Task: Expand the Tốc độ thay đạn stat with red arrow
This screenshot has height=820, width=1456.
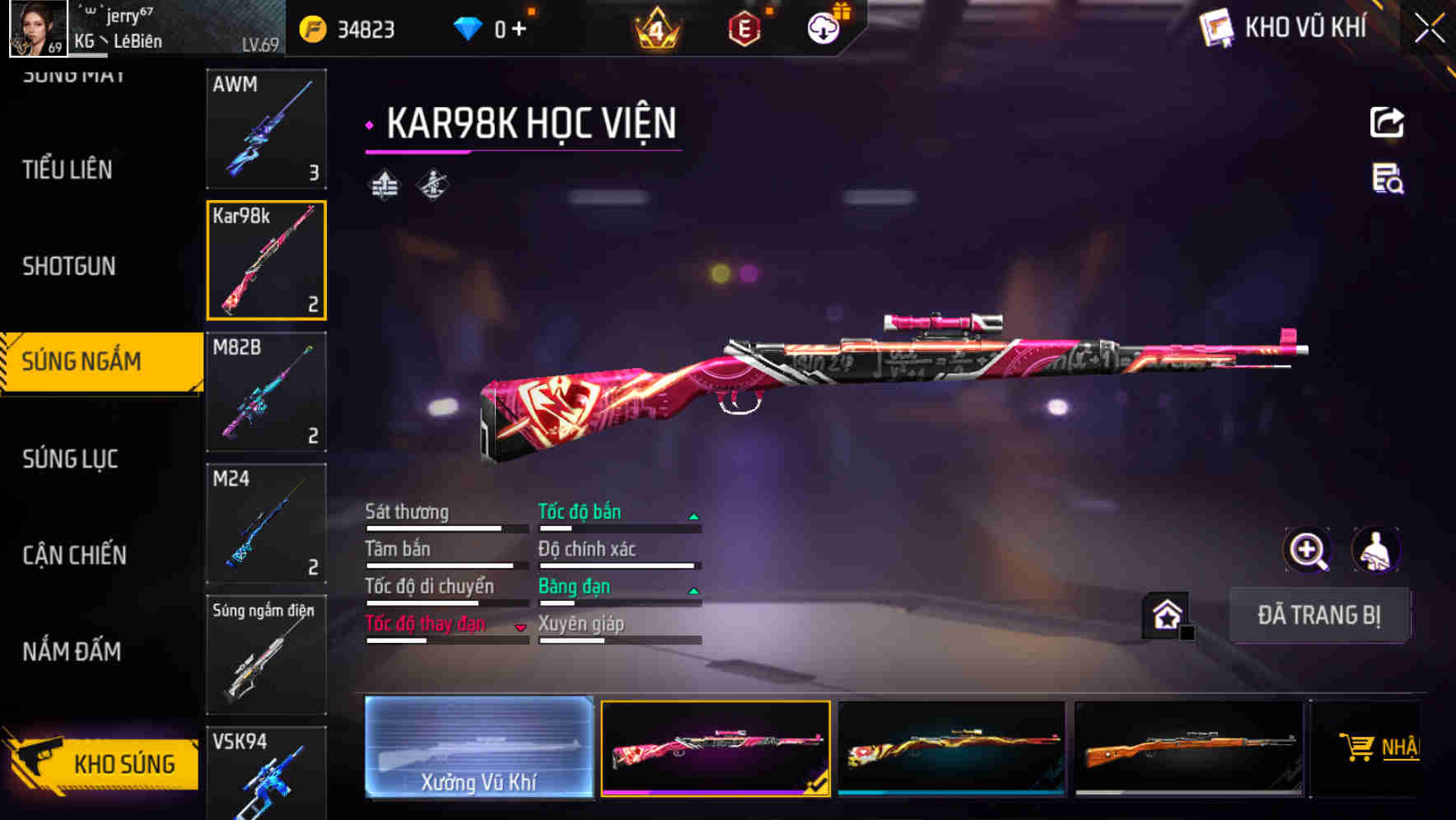Action: pos(521,627)
